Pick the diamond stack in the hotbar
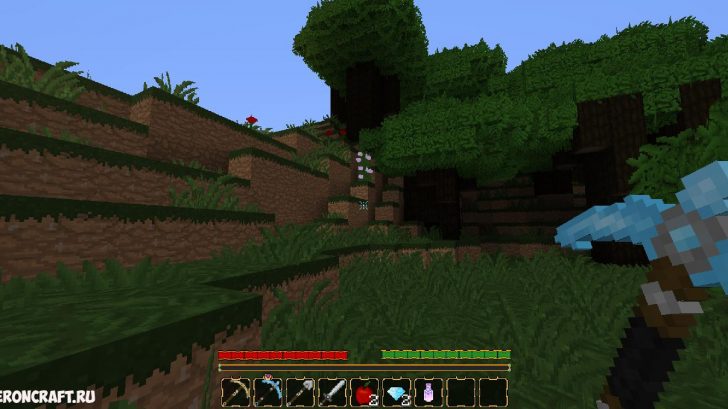 click(x=396, y=392)
